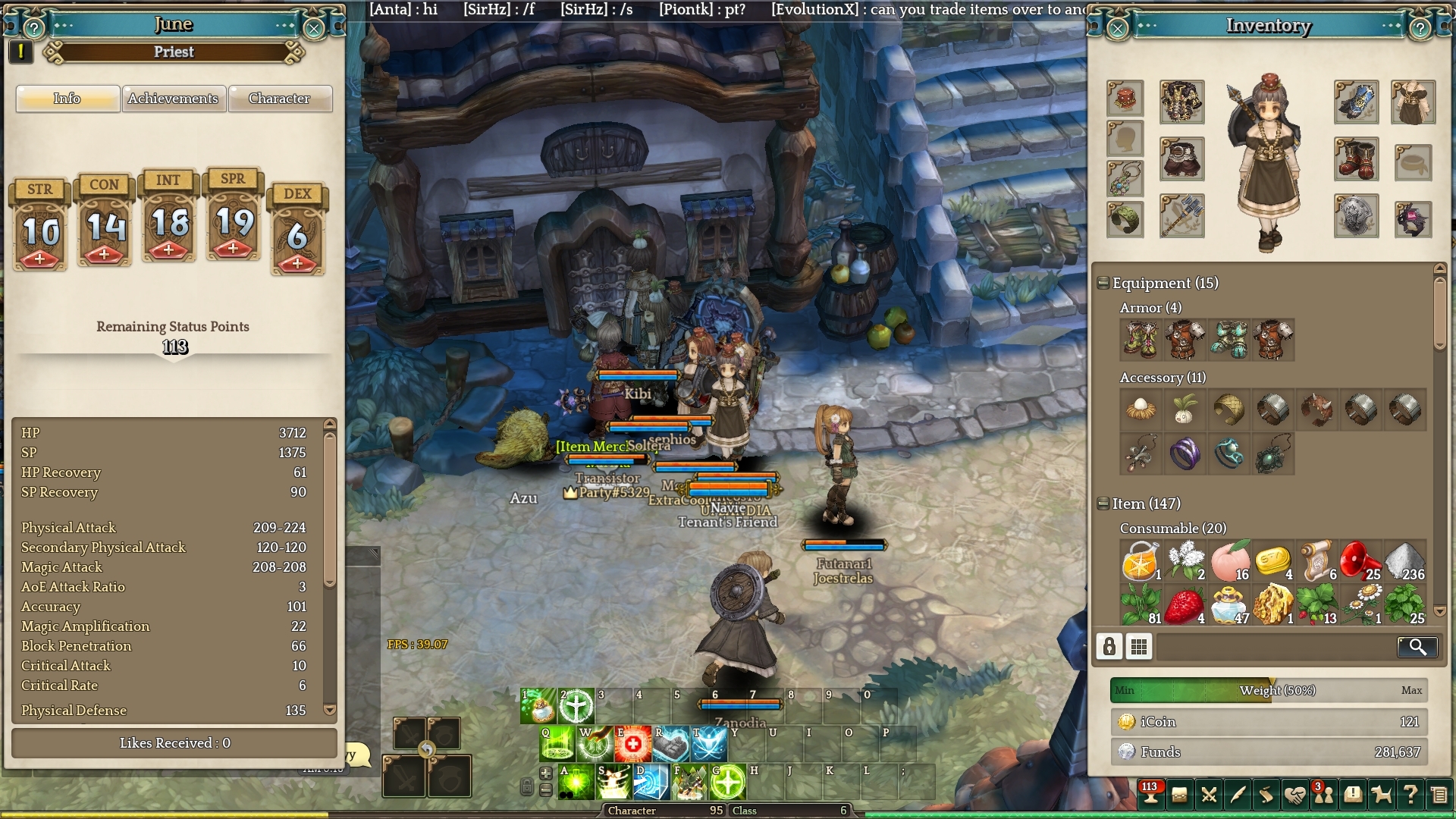Collapse the Item category list
Image resolution: width=1456 pixels, height=819 pixels.
coord(1103,504)
